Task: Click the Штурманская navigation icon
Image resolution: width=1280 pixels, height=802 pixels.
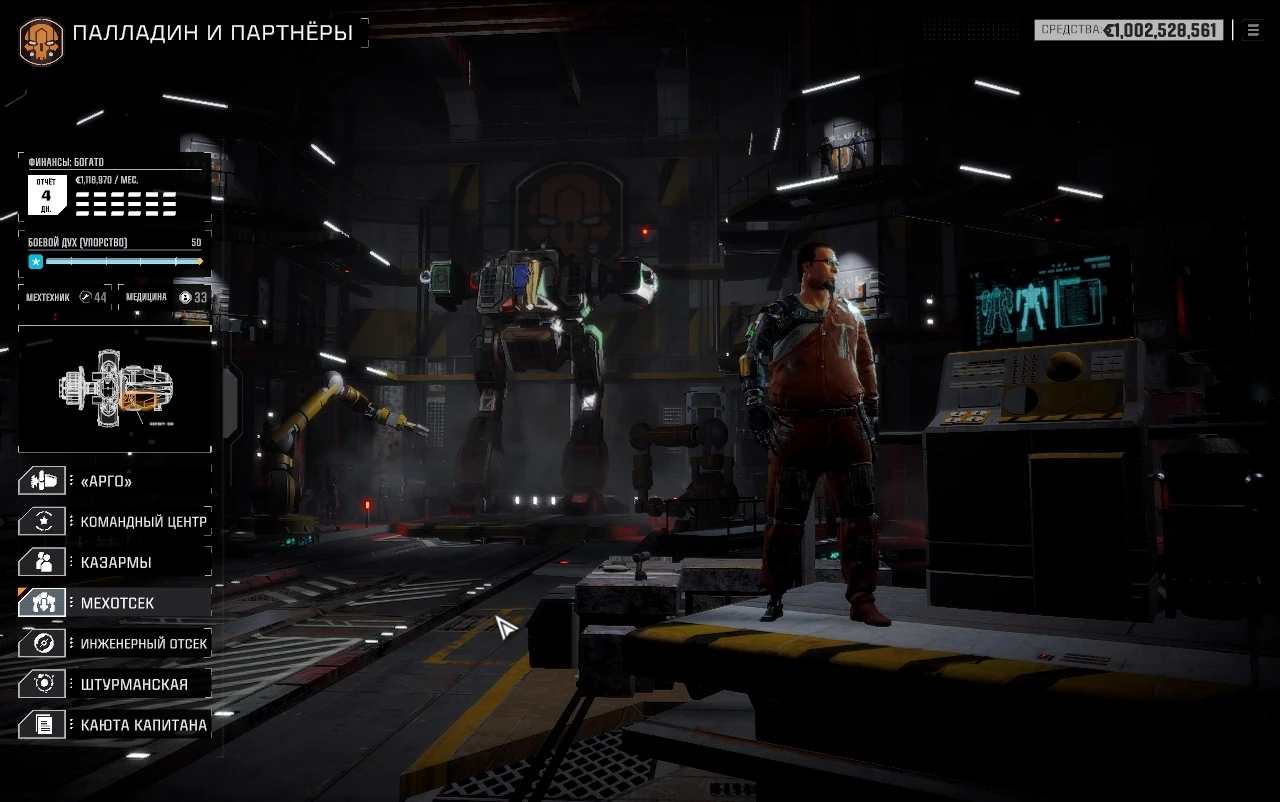Action: pos(42,684)
